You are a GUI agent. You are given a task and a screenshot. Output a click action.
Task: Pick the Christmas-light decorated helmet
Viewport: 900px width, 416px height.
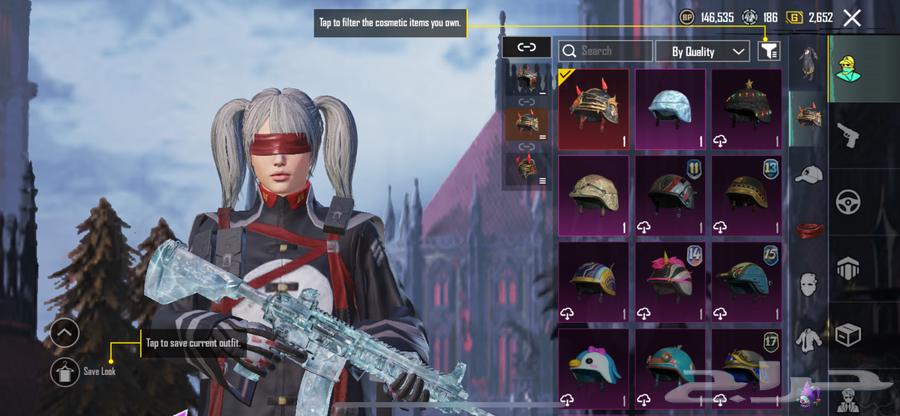click(746, 109)
